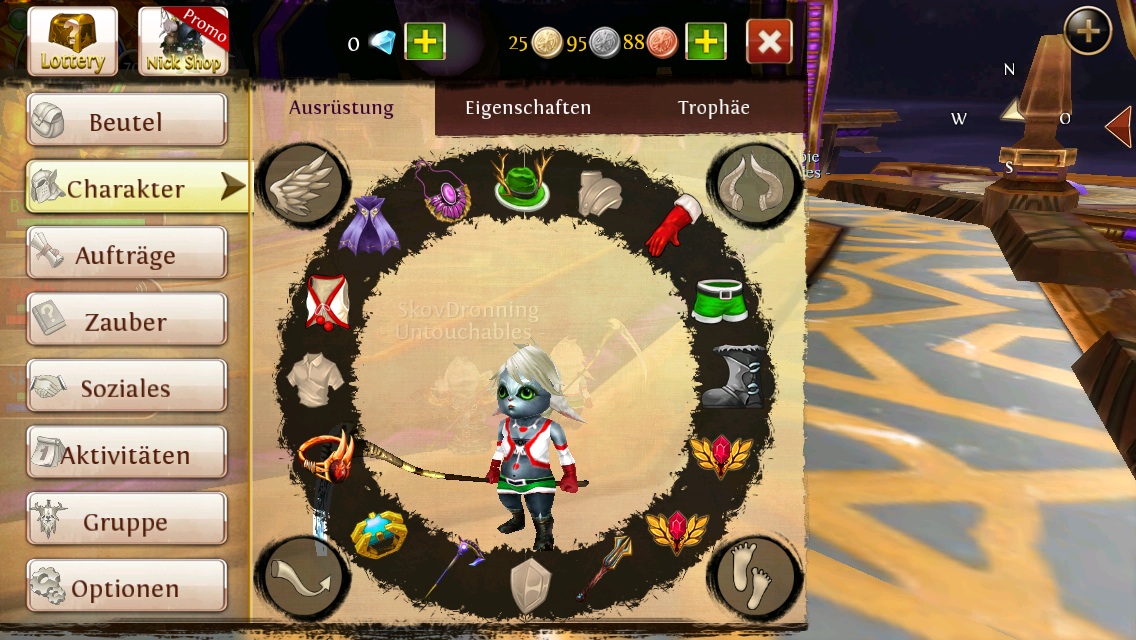Viewport: 1136px width, 640px height.
Task: Open the Aktivitäten menu
Action: (x=126, y=455)
